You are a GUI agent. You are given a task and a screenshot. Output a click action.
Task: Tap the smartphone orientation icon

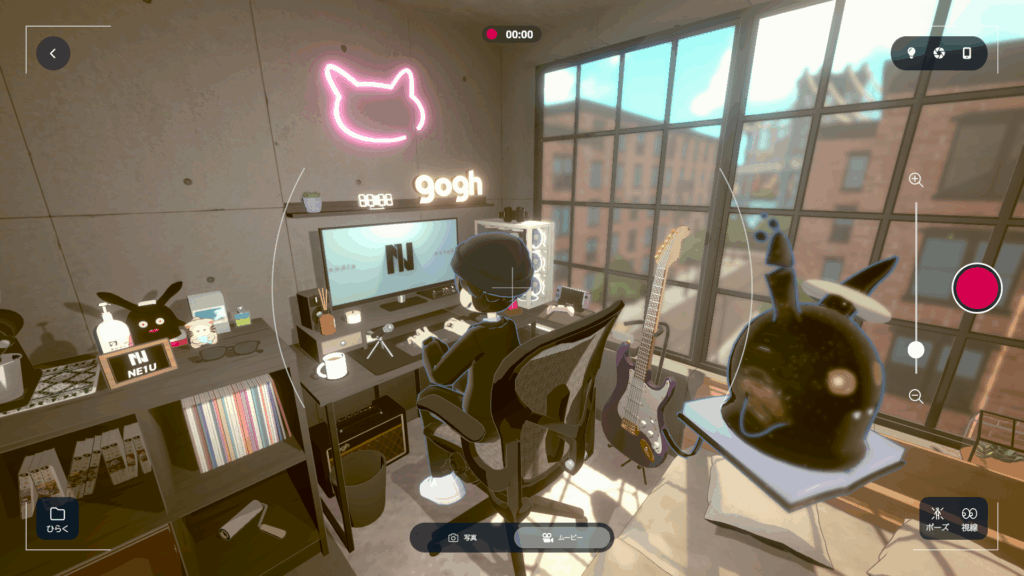(x=967, y=53)
